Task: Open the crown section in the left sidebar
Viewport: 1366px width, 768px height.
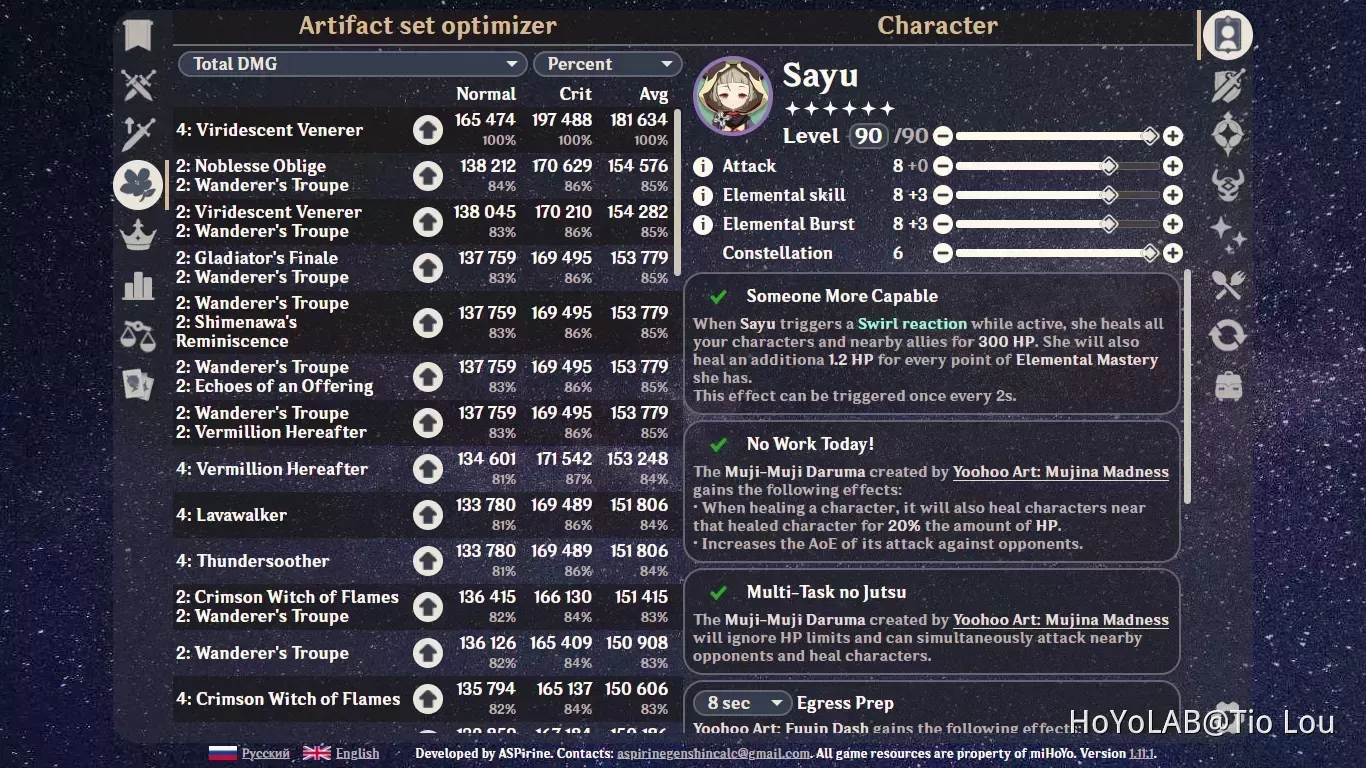Action: [x=137, y=235]
